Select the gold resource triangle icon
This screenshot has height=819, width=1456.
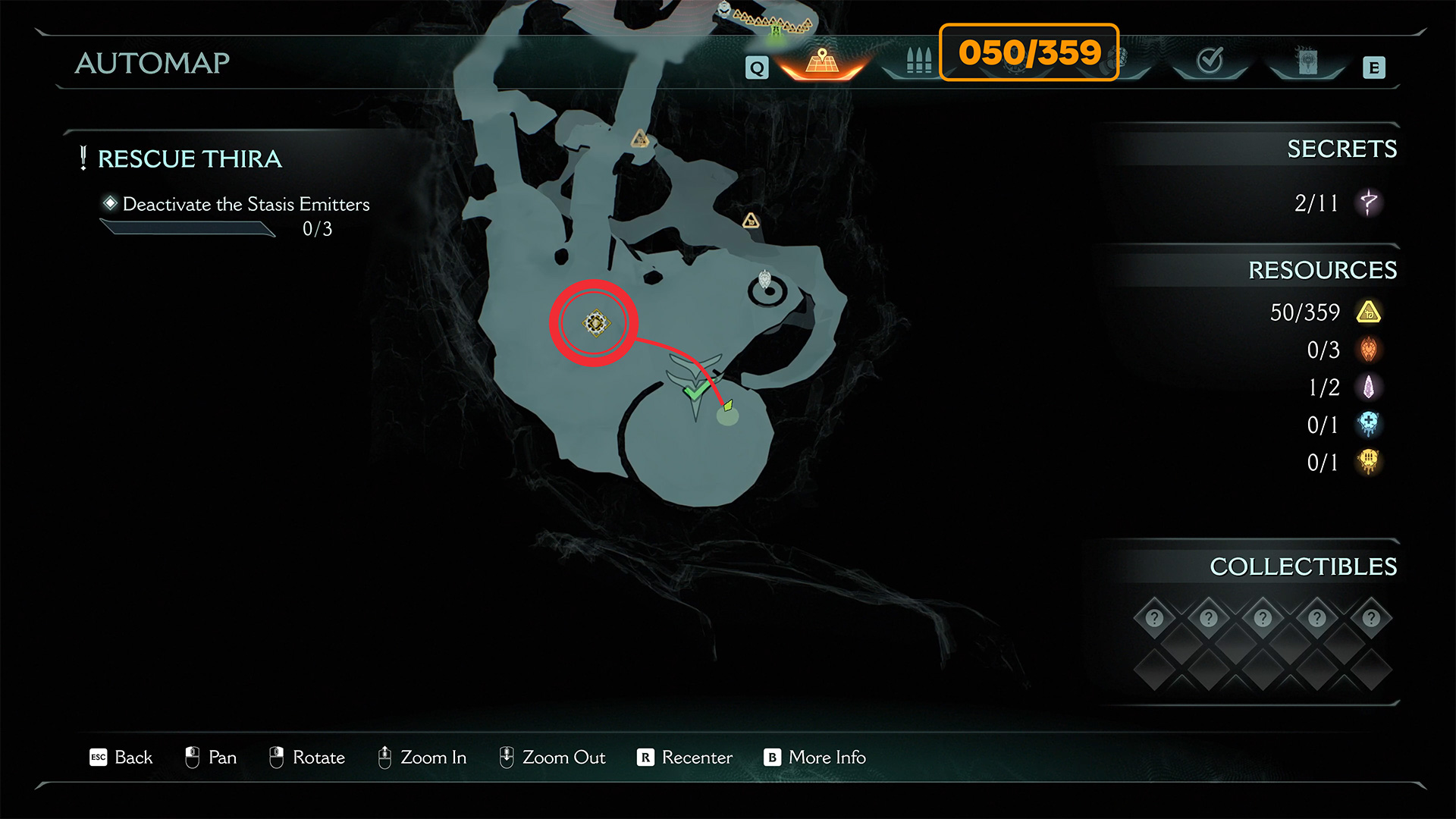pyautogui.click(x=1369, y=312)
